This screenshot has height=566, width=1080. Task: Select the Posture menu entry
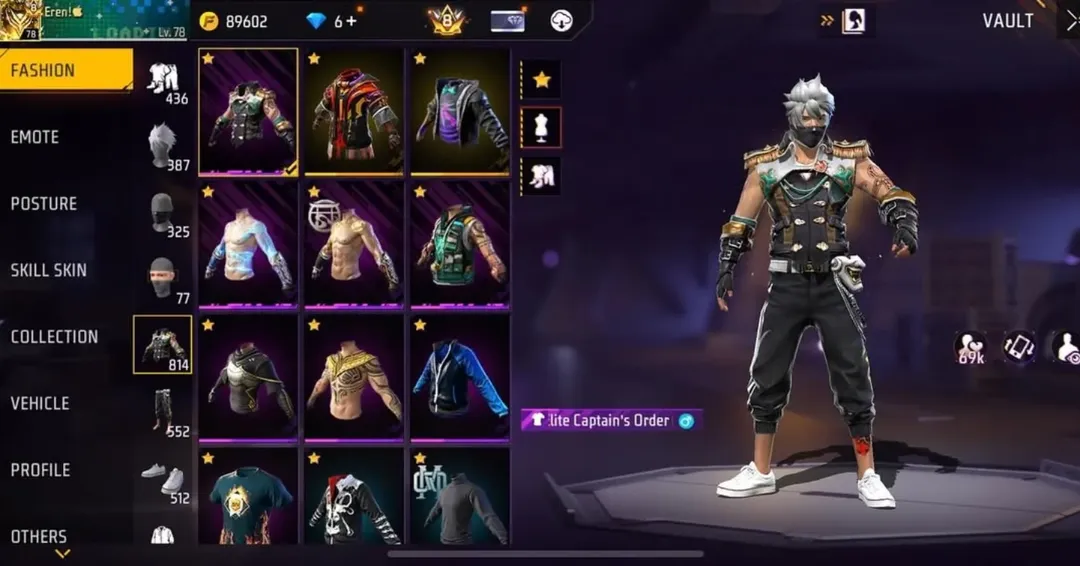point(44,203)
